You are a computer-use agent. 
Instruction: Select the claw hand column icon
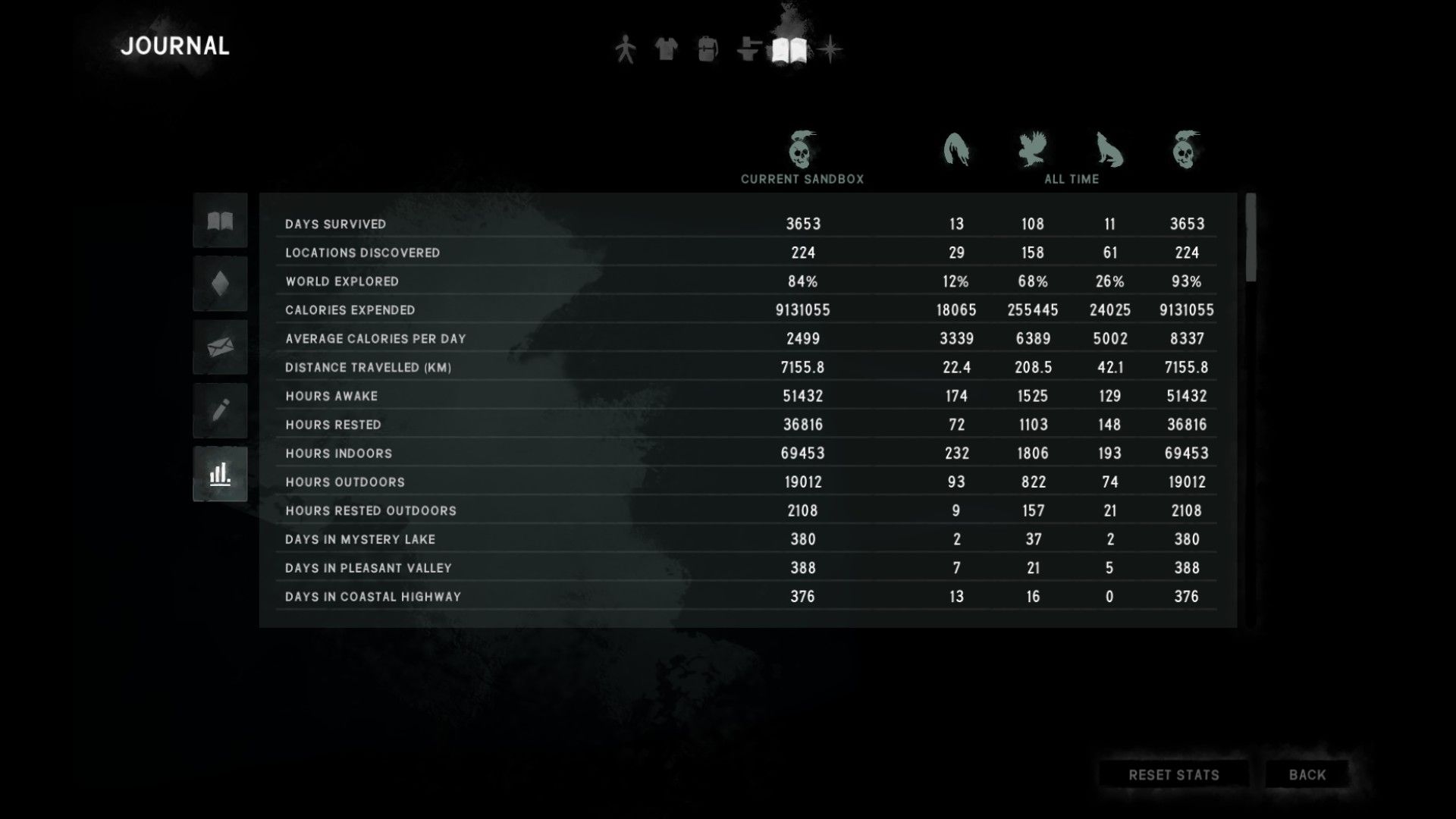955,149
